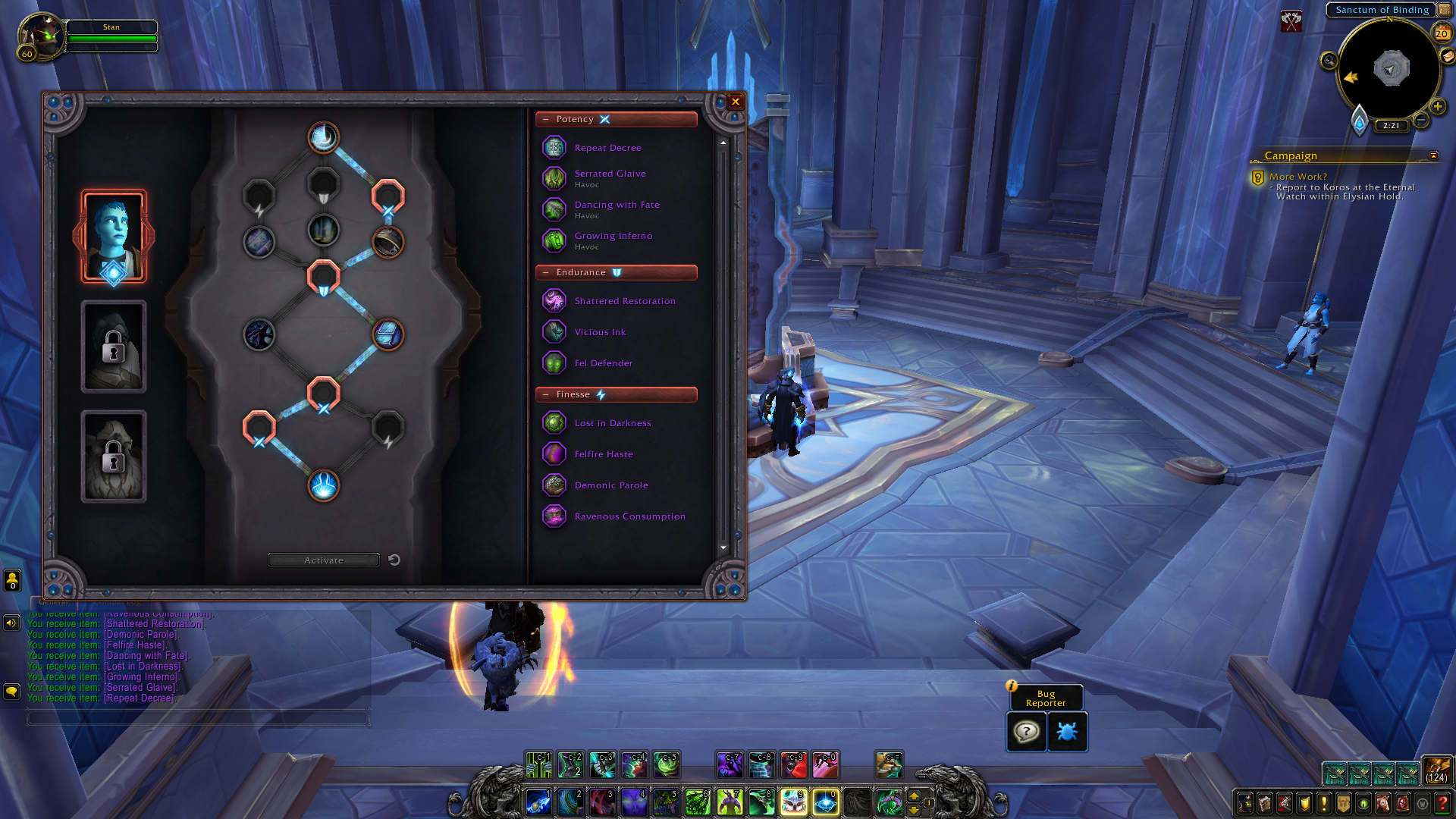
Task: Select the Shattered Restoration conduit
Action: pyautogui.click(x=624, y=301)
